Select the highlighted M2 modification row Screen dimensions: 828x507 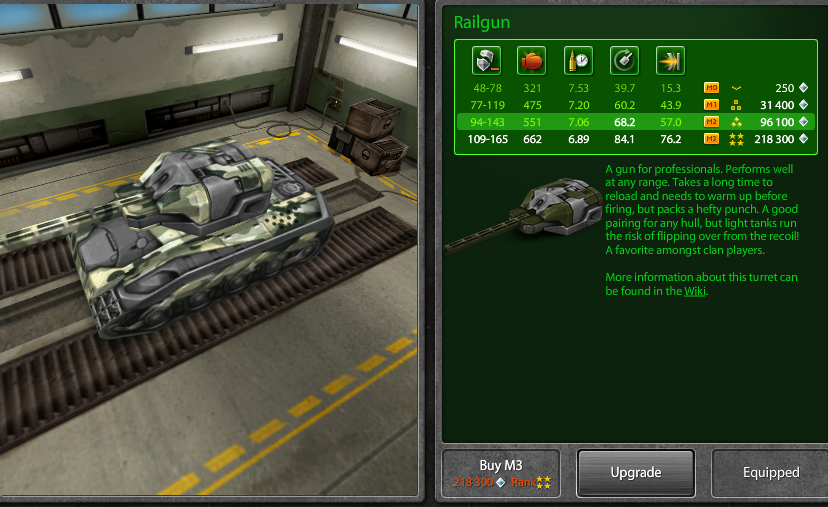click(x=635, y=122)
